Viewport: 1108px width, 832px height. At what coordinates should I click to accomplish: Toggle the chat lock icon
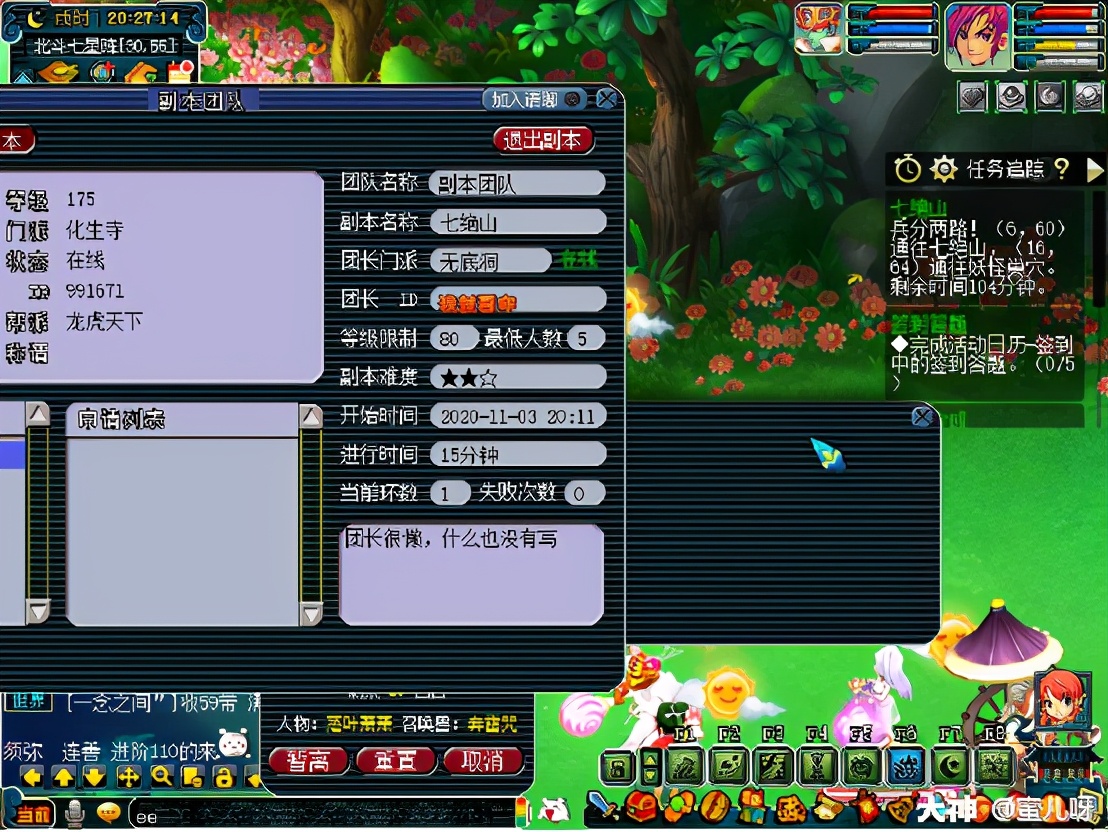coord(224,777)
